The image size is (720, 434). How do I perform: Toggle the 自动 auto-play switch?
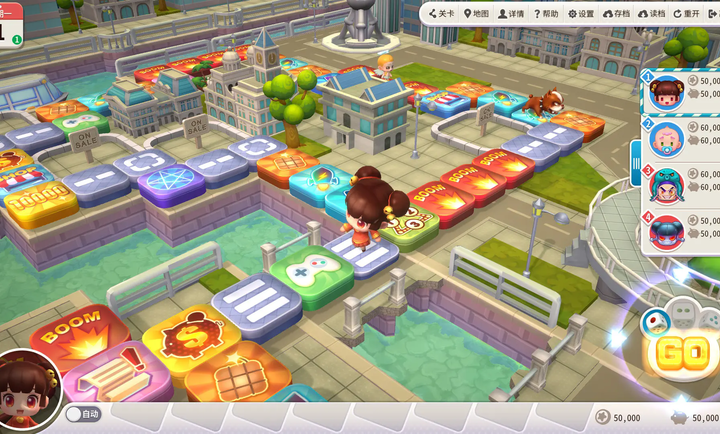pos(83,413)
